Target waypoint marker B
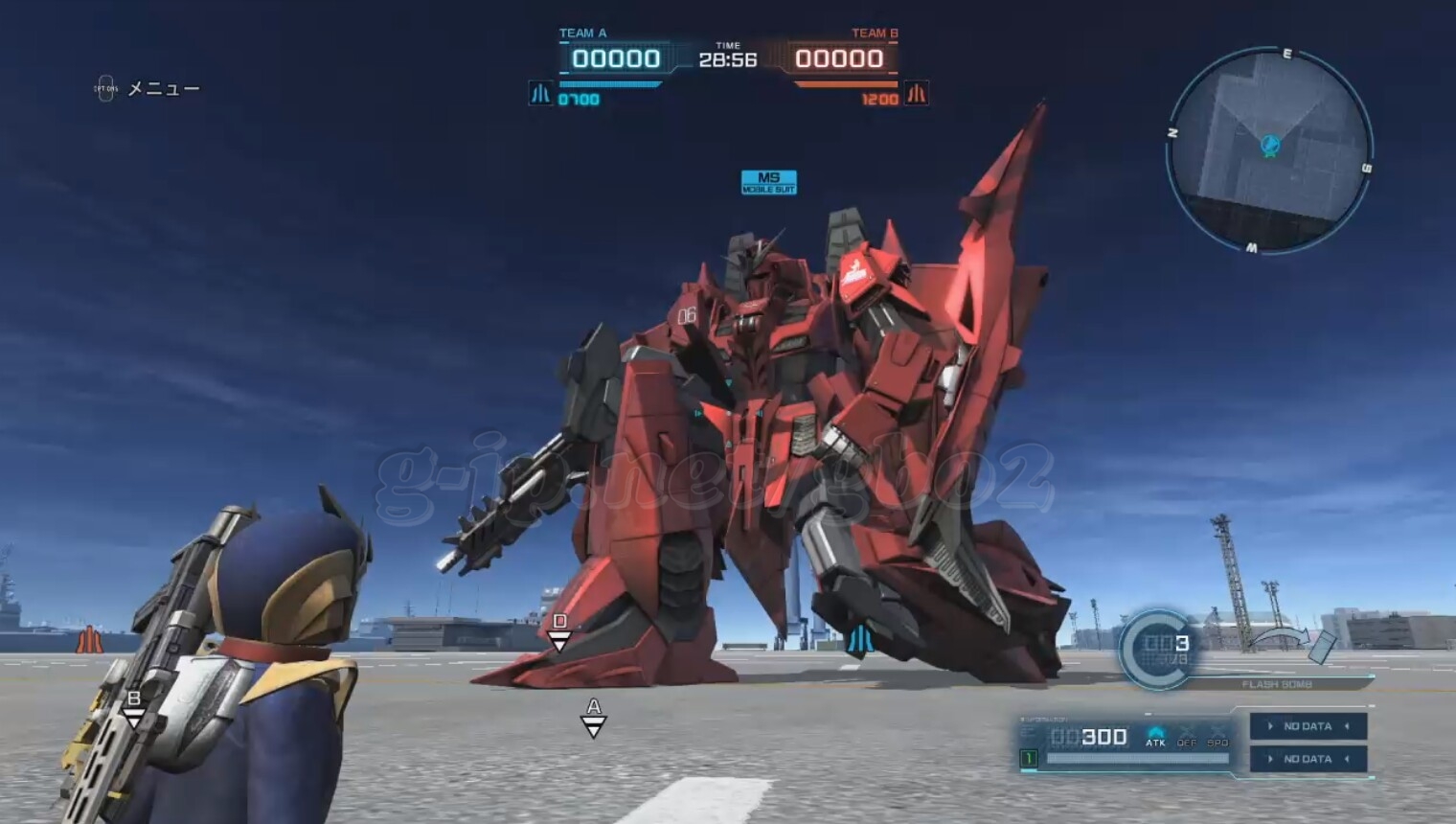 tap(134, 707)
